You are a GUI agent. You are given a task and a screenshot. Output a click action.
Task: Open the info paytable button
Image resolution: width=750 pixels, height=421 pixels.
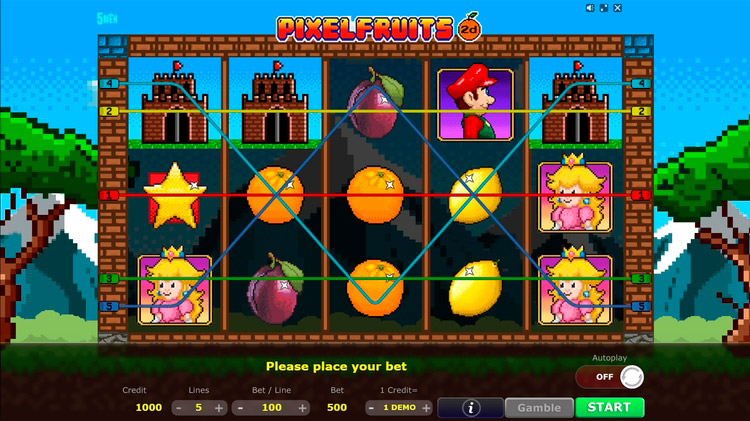pos(470,407)
